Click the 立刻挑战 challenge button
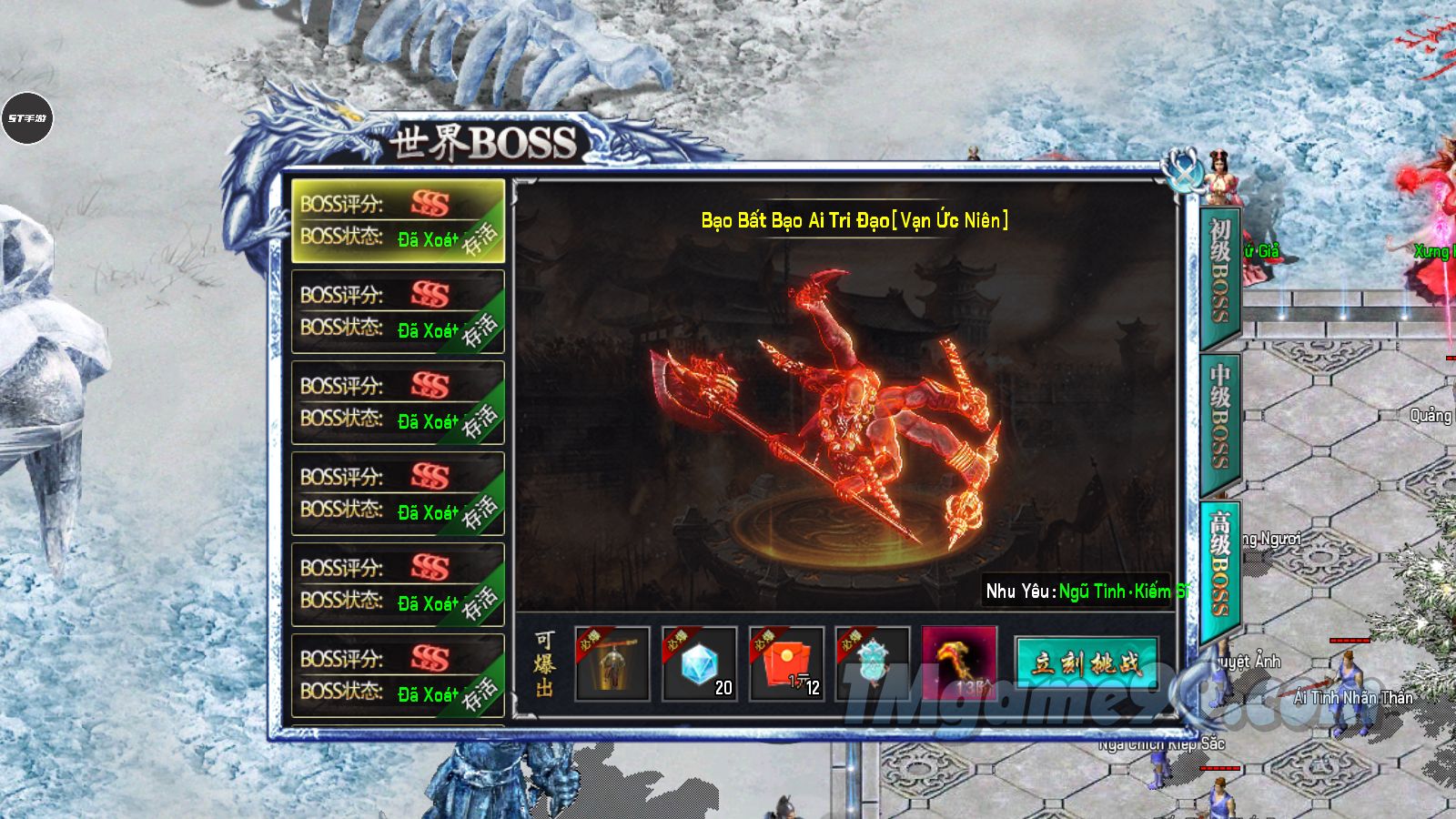Image resolution: width=1456 pixels, height=819 pixels. point(1086,663)
